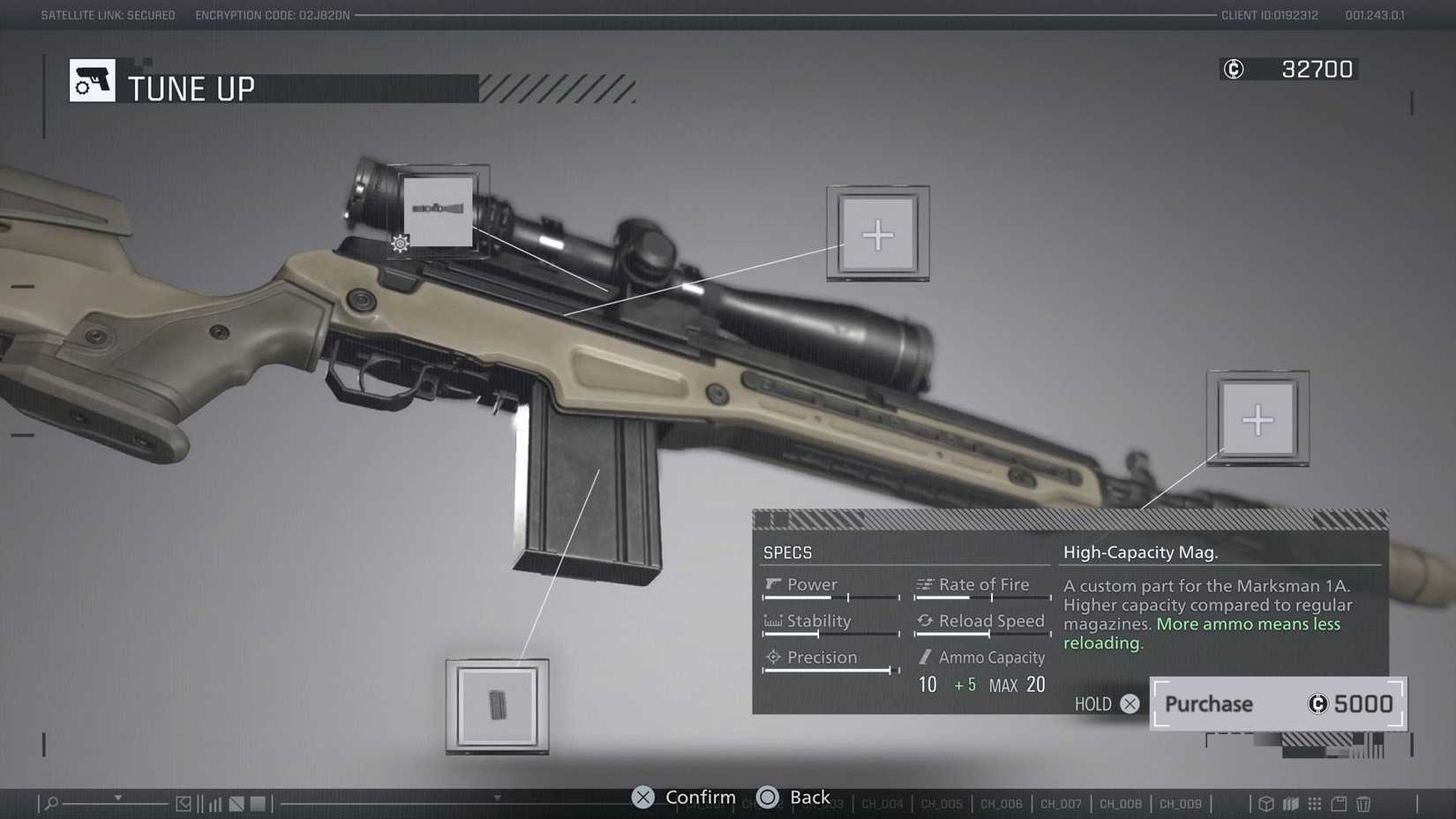Click the coin icon next to the 32700 balance
This screenshot has width=1456, height=819.
(1233, 69)
